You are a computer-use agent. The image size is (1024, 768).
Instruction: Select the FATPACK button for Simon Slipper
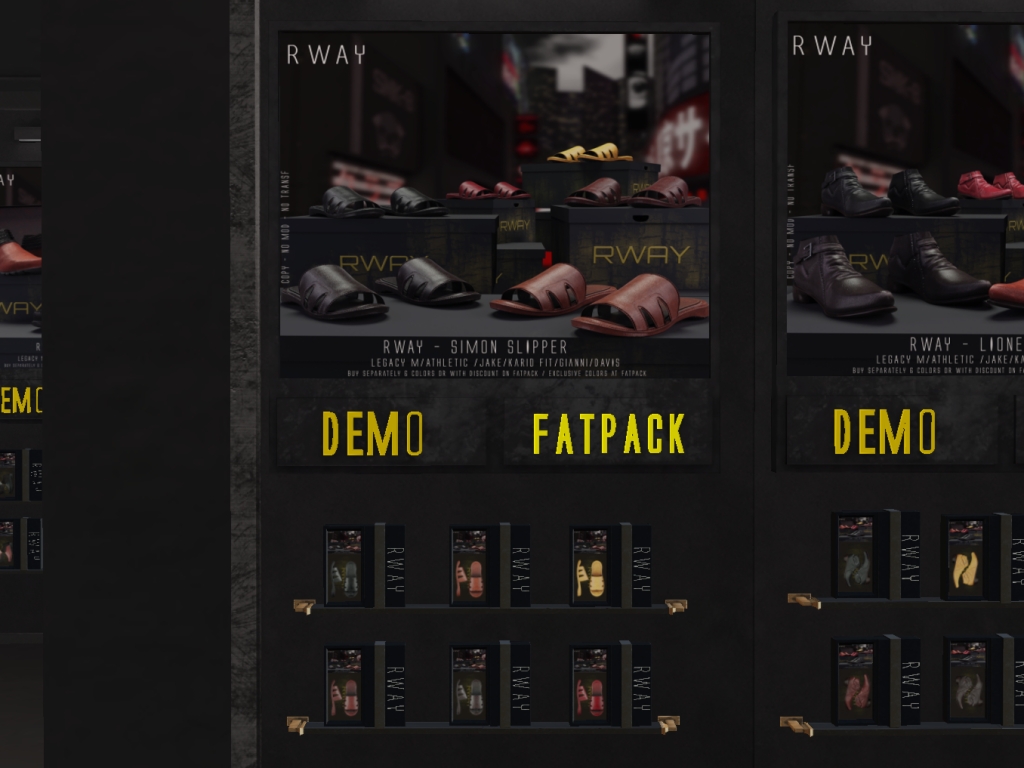(608, 433)
